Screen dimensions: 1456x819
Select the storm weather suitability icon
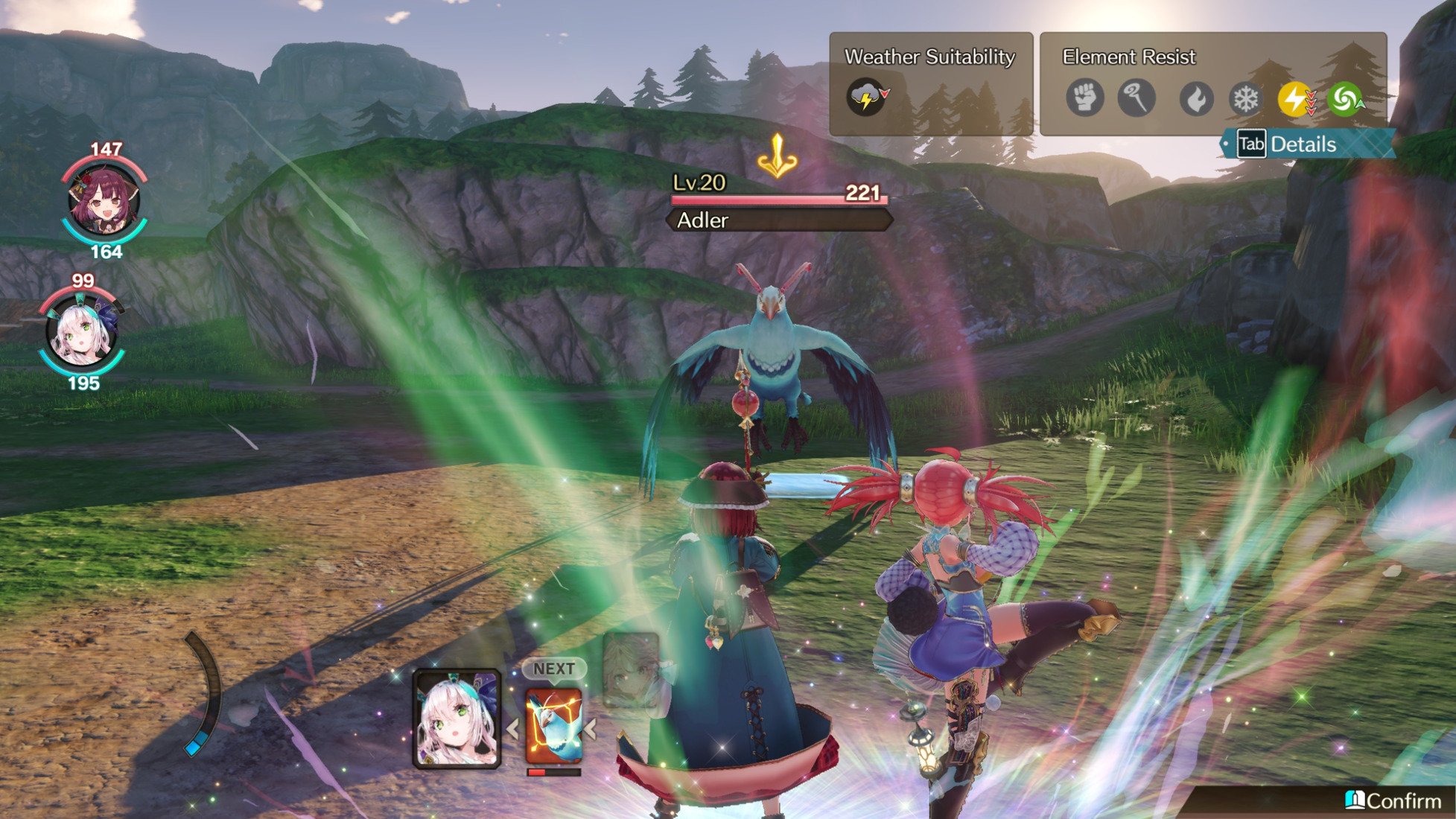point(865,98)
